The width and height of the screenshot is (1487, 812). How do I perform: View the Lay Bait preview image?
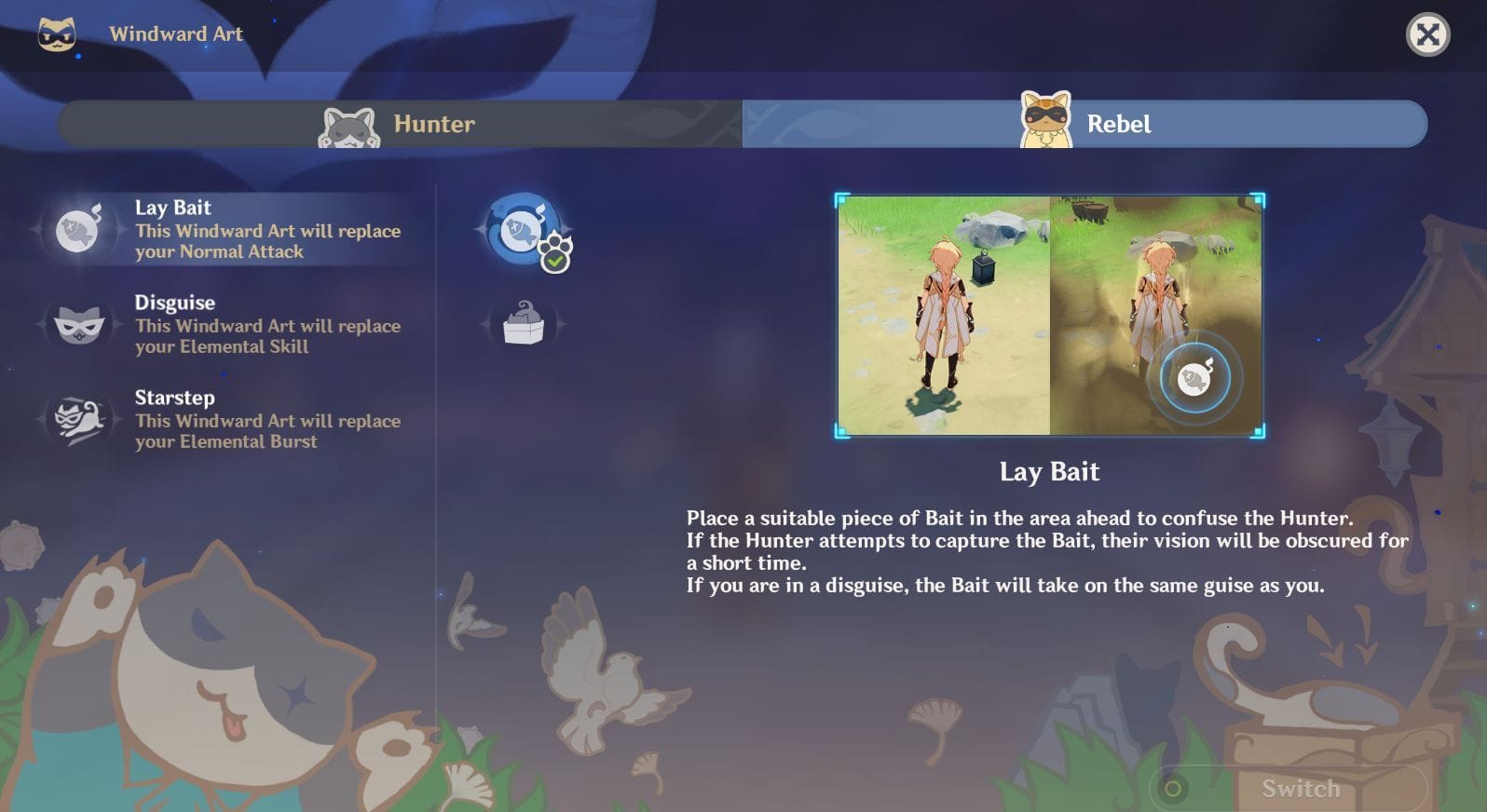[1049, 315]
